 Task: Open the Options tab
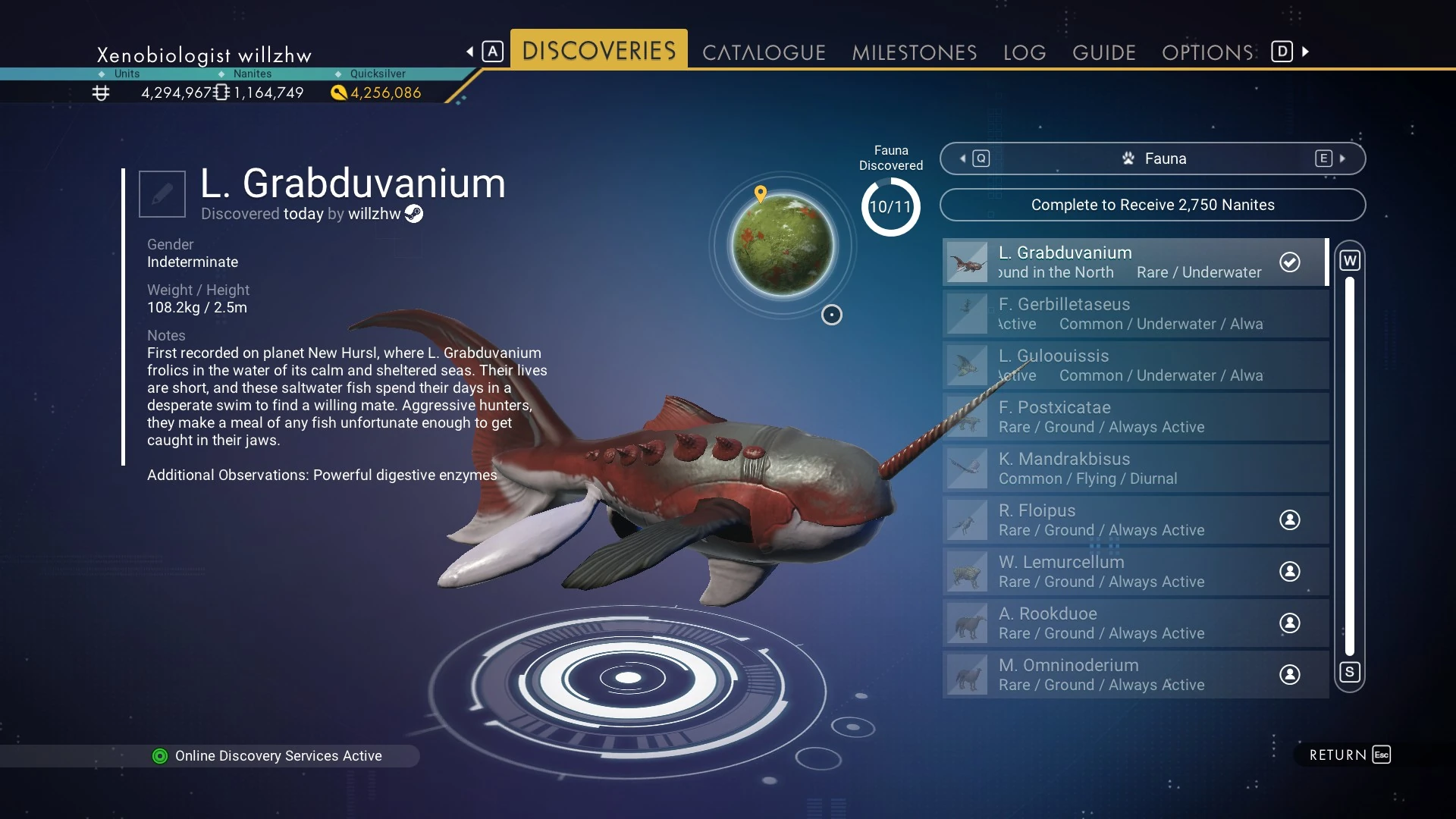point(1207,52)
